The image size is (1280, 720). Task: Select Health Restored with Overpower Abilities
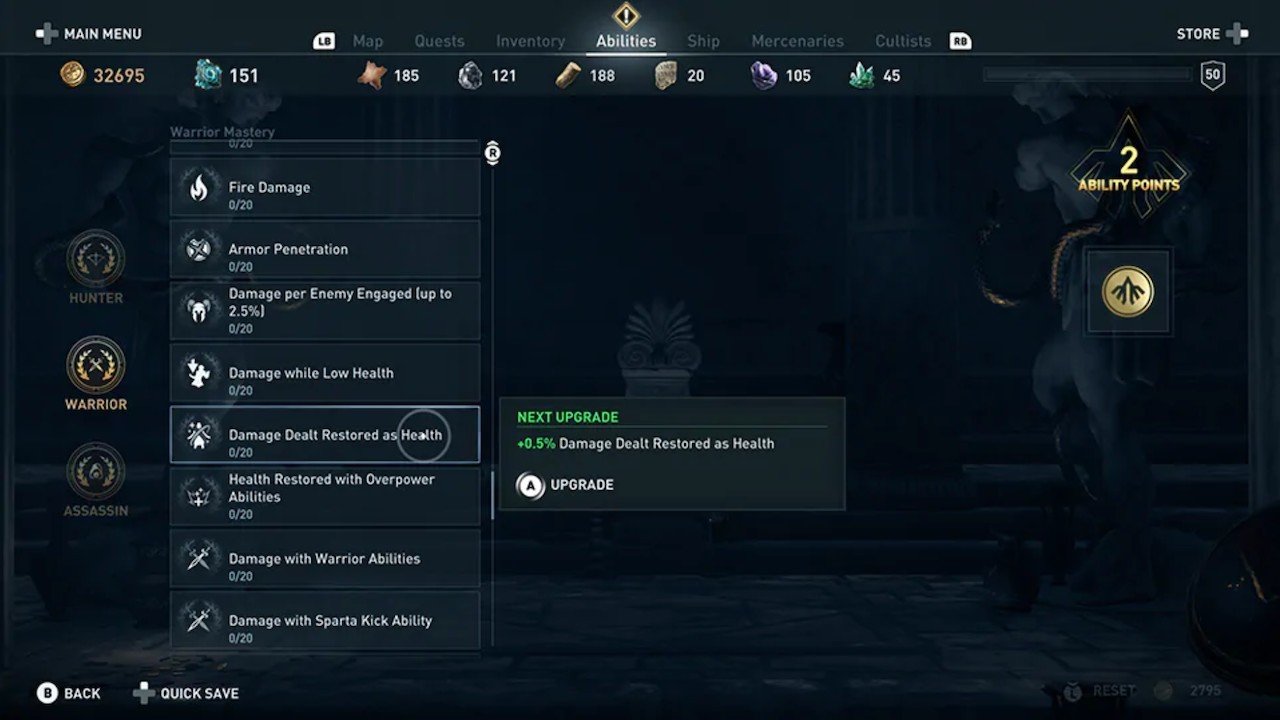click(325, 497)
